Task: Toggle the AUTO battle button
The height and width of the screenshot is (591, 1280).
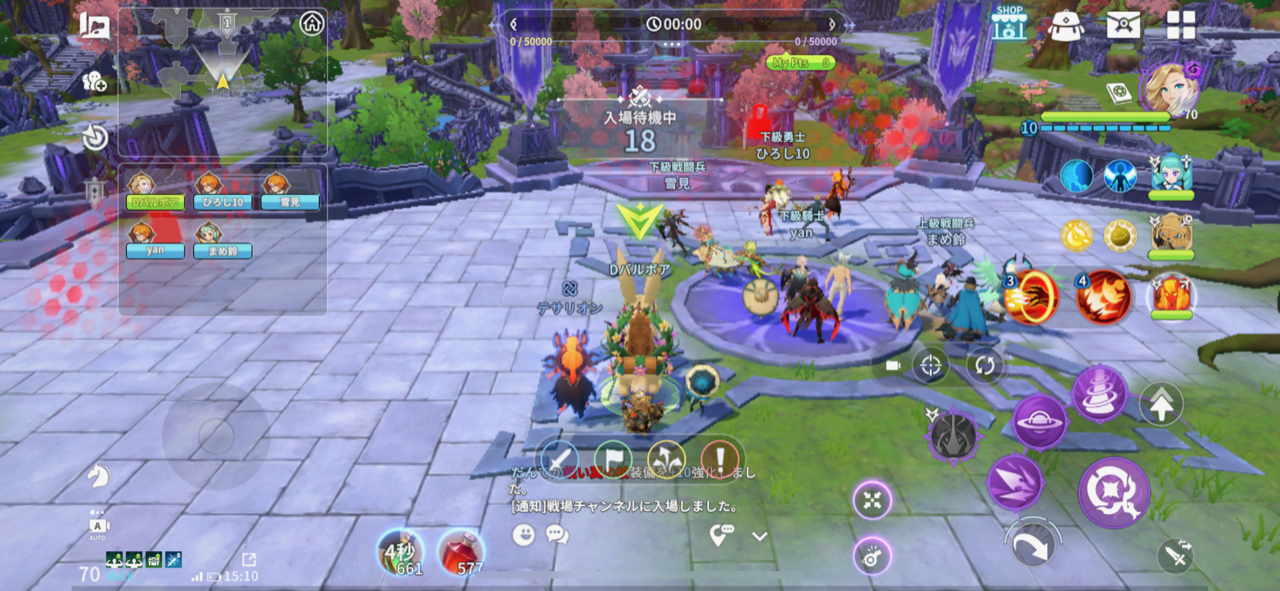Action: tap(98, 526)
